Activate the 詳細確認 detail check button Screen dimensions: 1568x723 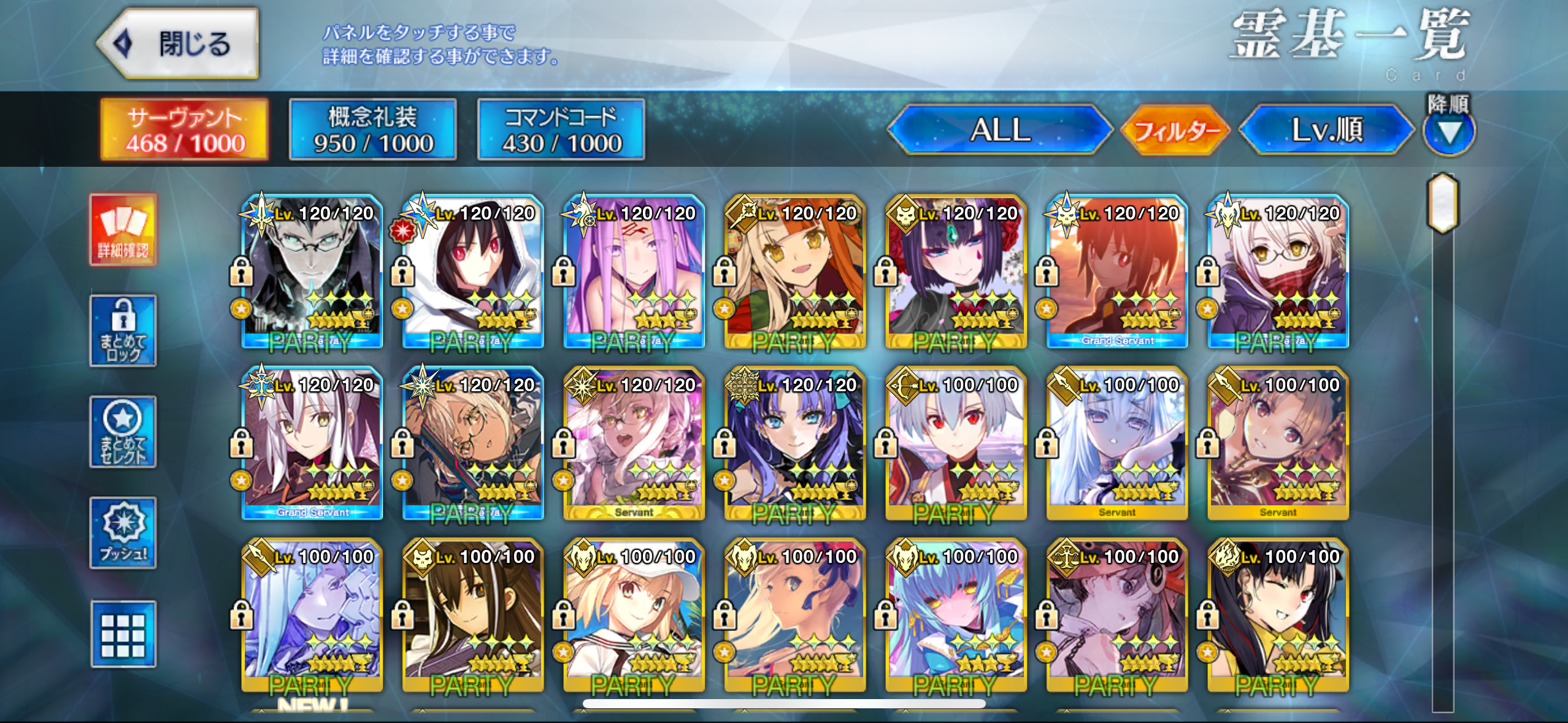(x=123, y=230)
